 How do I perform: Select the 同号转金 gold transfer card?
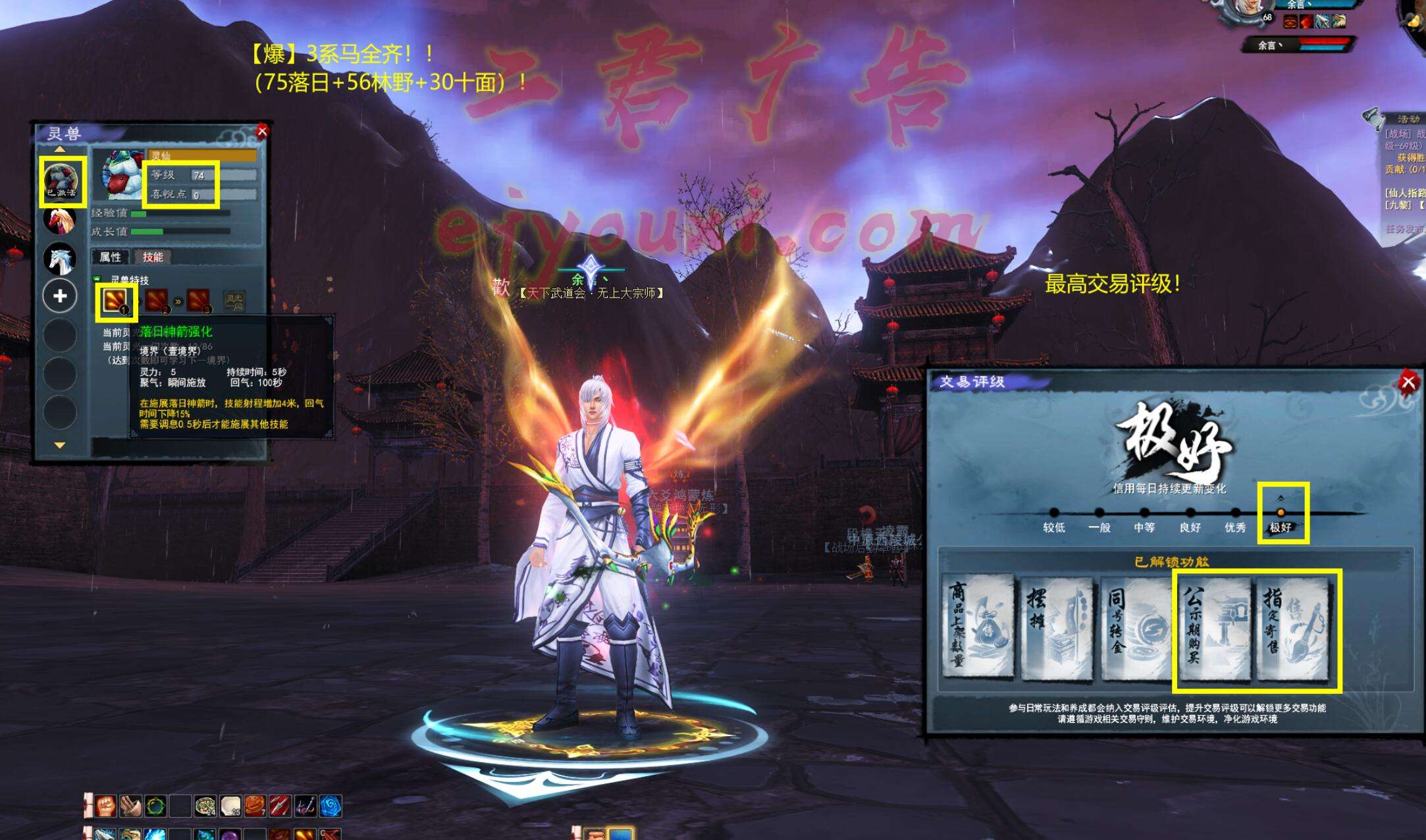(1135, 626)
